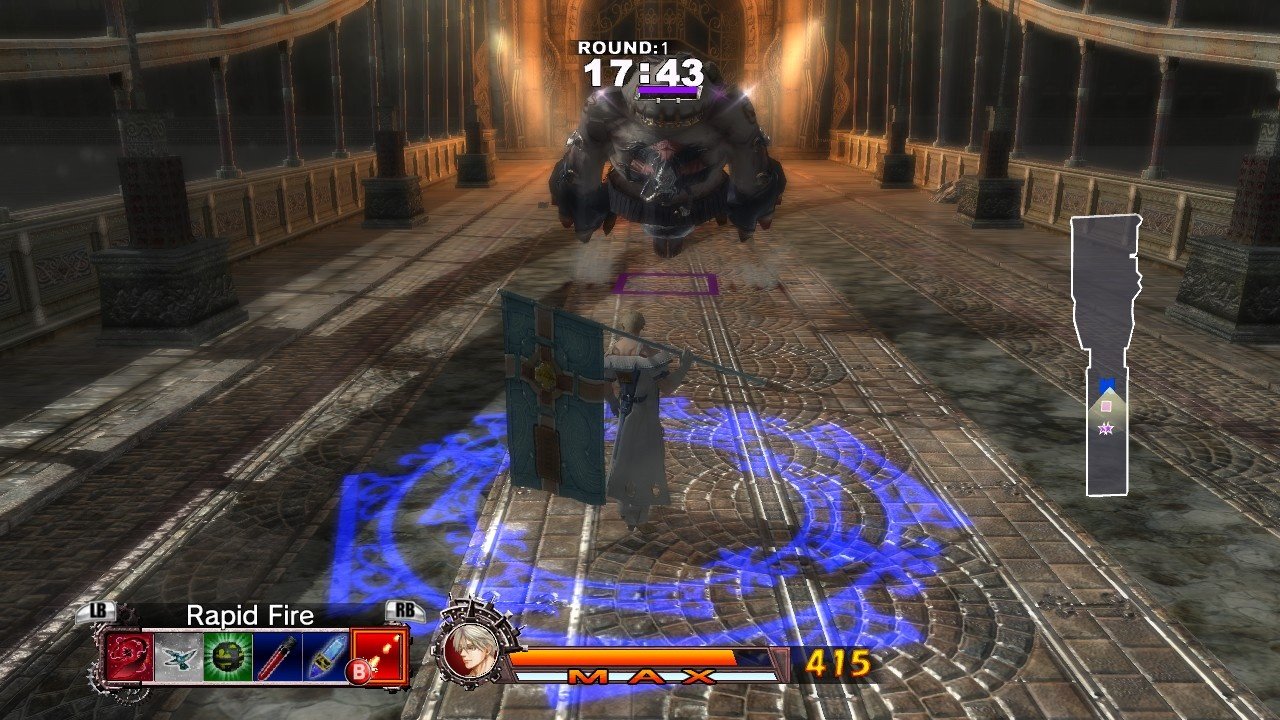The image size is (1280, 720).
Task: Select the blue player arrow on the minimap
Action: click(x=1106, y=382)
